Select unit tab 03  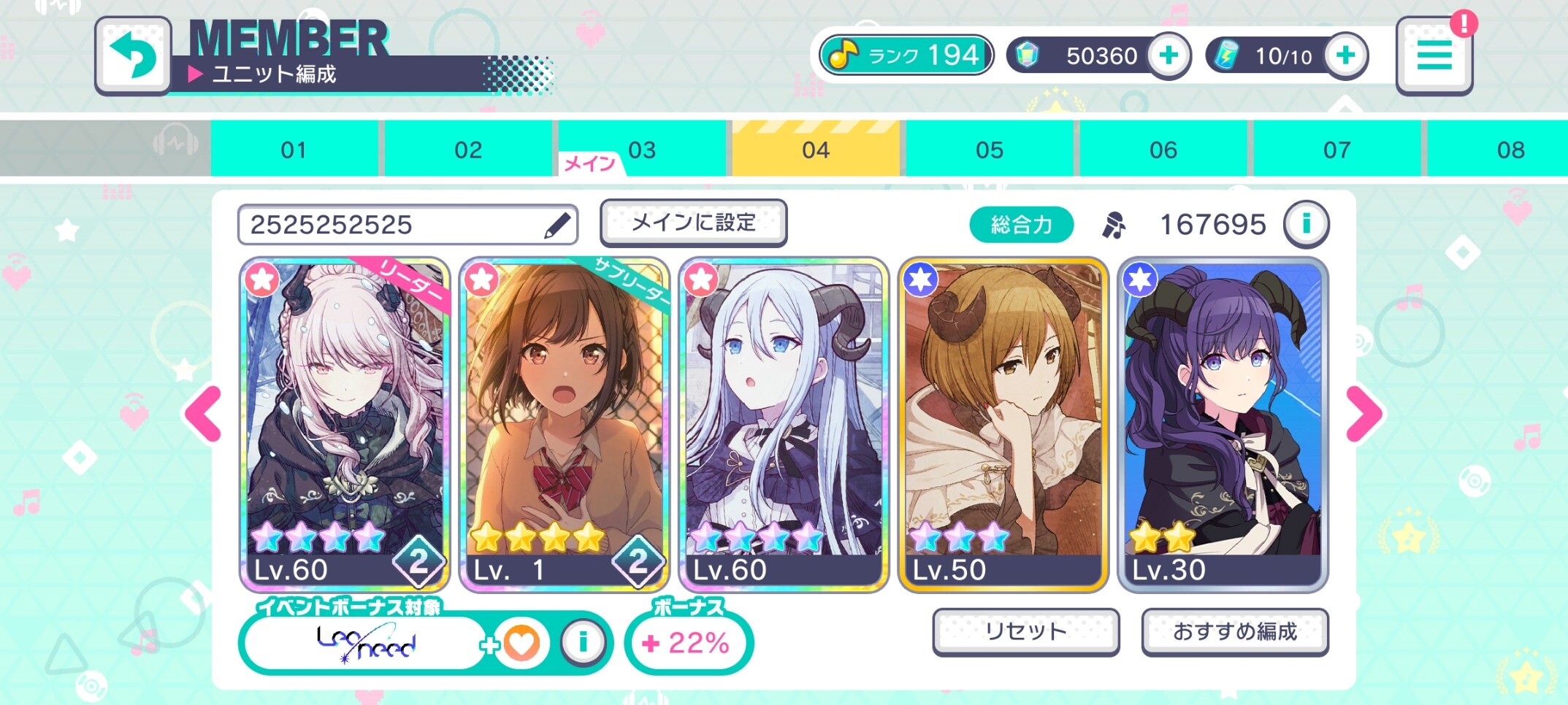[642, 150]
